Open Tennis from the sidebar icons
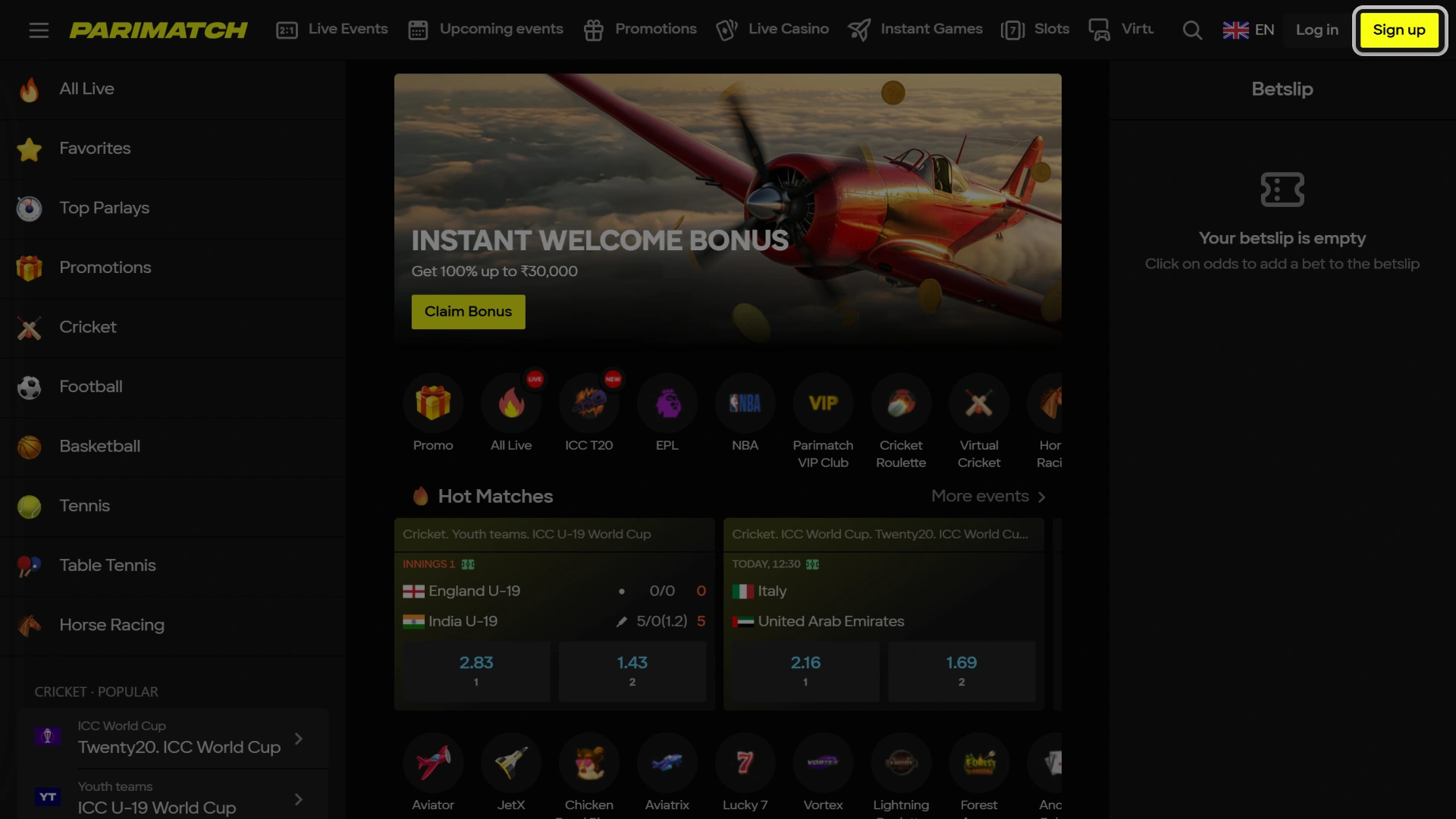The image size is (1456, 819). (29, 507)
